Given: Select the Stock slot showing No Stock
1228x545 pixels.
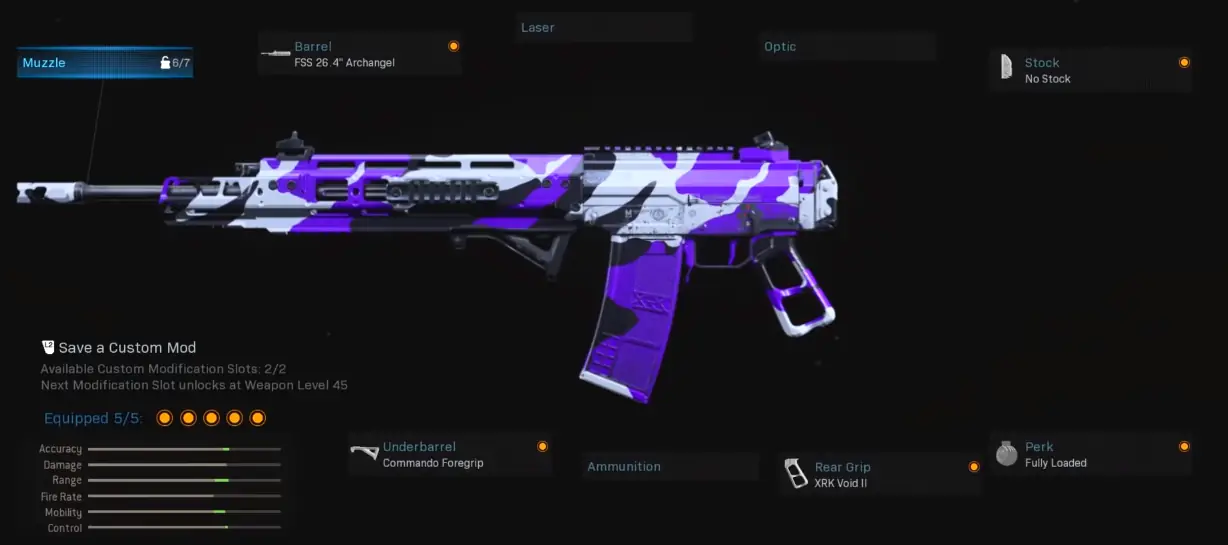Looking at the screenshot, I should pos(1090,70).
